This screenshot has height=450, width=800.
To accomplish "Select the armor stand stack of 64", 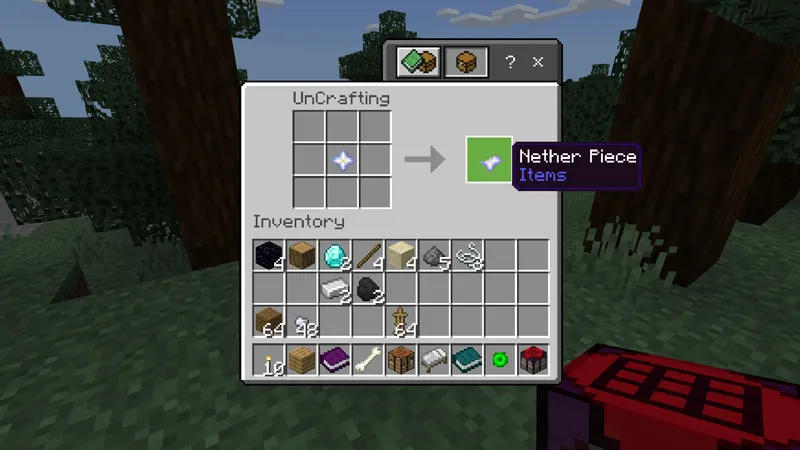I will pos(401,322).
